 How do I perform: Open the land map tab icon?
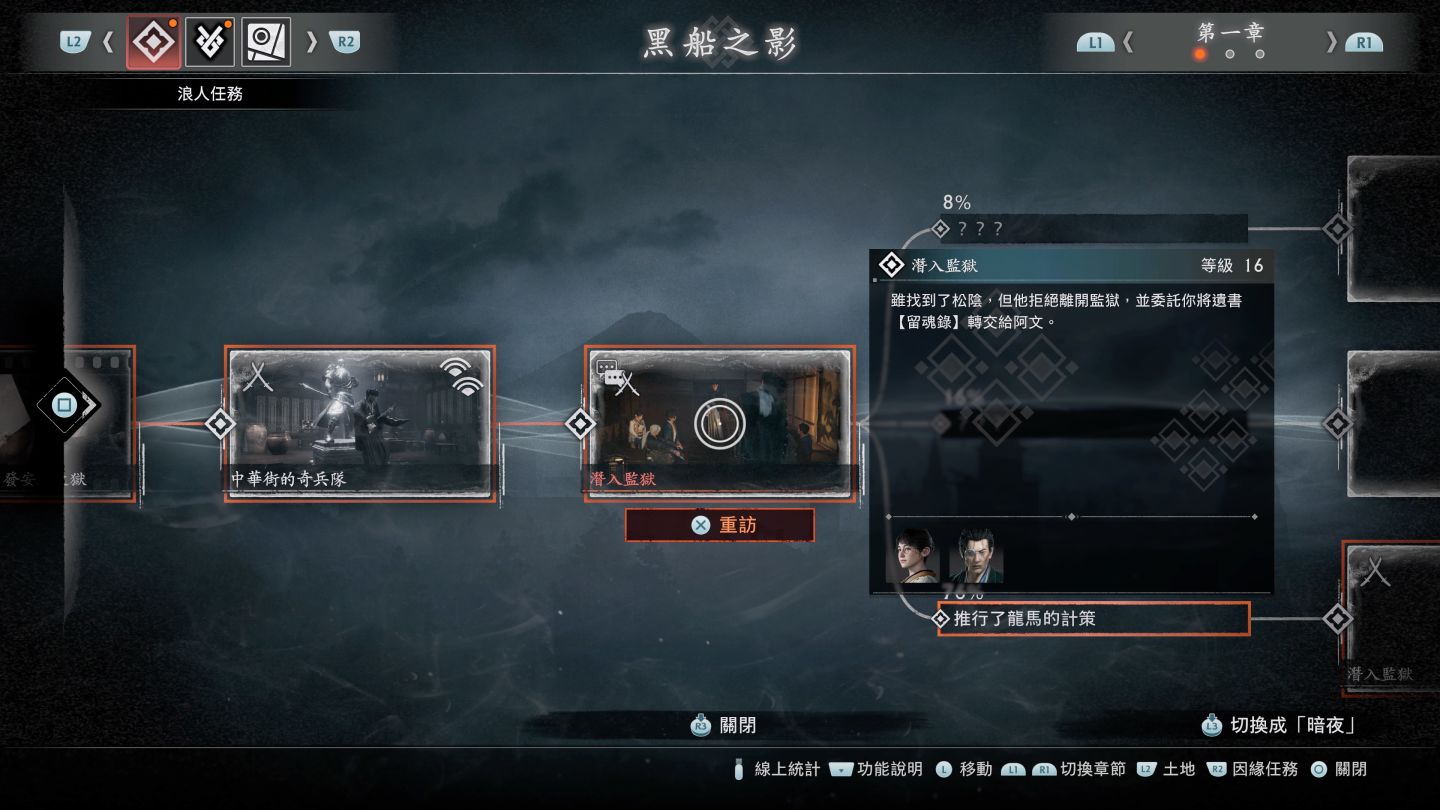click(266, 42)
